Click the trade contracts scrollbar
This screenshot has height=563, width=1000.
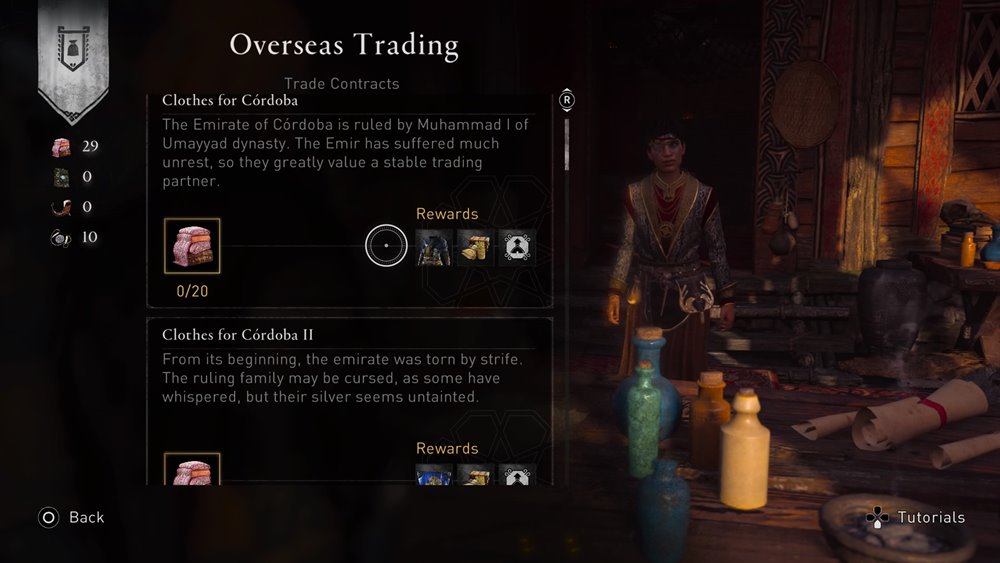(x=567, y=145)
